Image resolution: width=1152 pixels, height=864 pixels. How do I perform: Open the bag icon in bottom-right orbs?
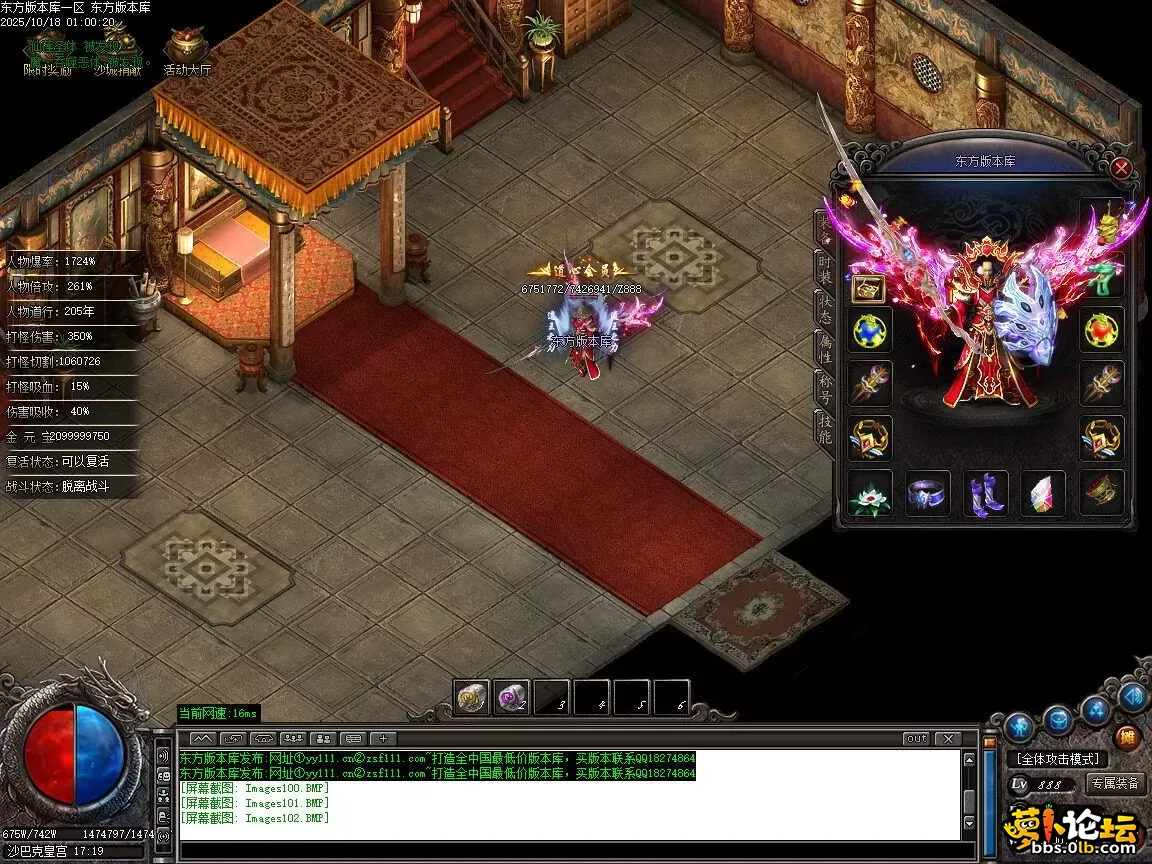click(1059, 720)
